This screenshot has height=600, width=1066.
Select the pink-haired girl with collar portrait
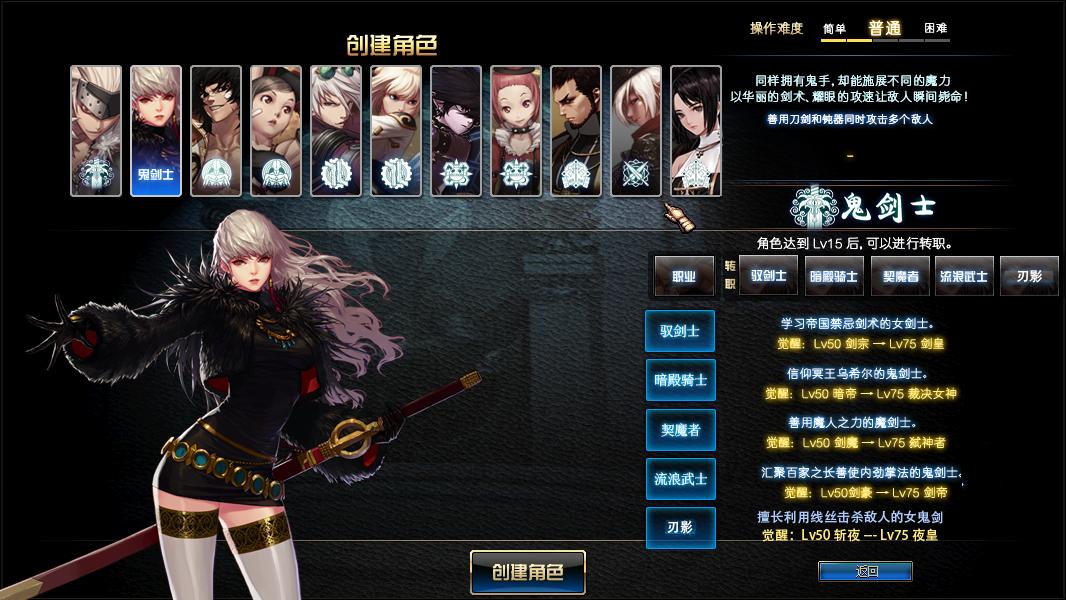pos(516,130)
